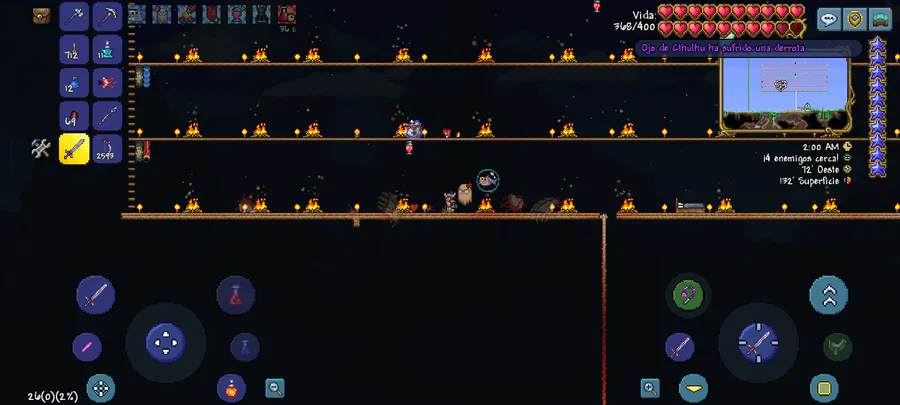Viewport: 900px width, 405px height.
Task: Open the chat speech bubble button
Action: (x=829, y=18)
